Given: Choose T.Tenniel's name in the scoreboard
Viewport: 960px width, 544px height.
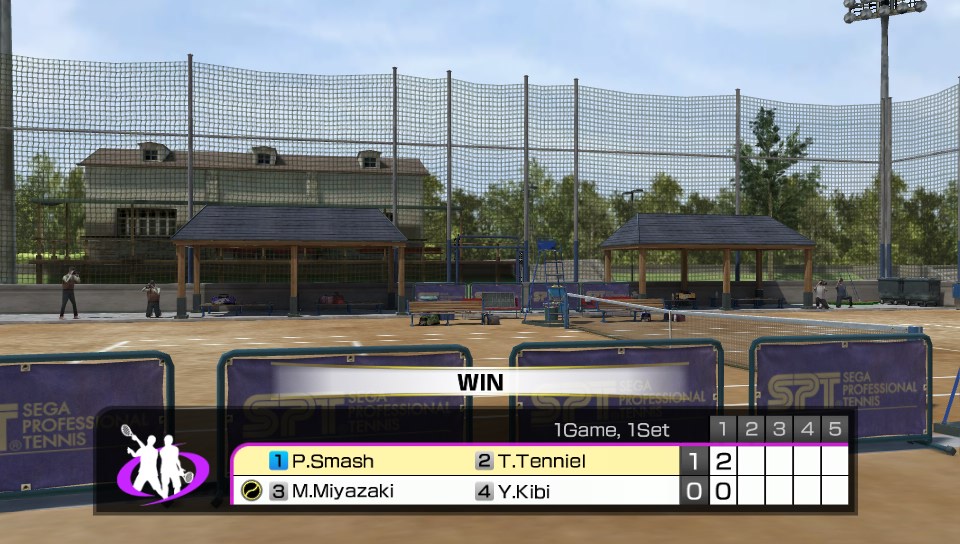Looking at the screenshot, I should tap(540, 461).
